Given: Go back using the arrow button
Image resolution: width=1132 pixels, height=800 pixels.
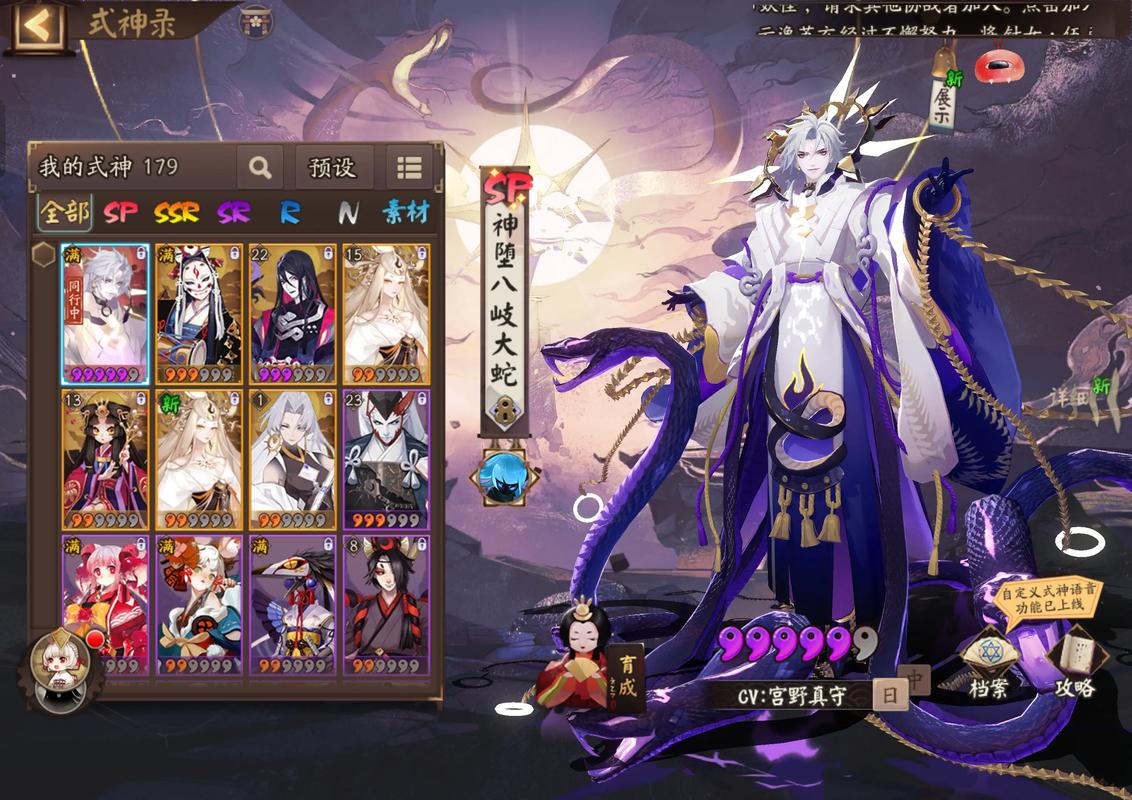Looking at the screenshot, I should [x=36, y=25].
